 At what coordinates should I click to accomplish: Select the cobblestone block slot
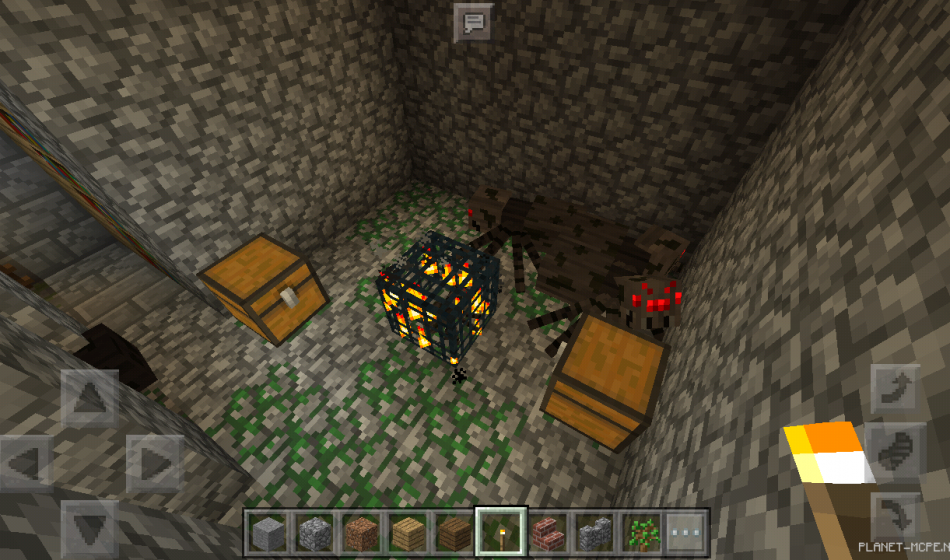[315, 530]
